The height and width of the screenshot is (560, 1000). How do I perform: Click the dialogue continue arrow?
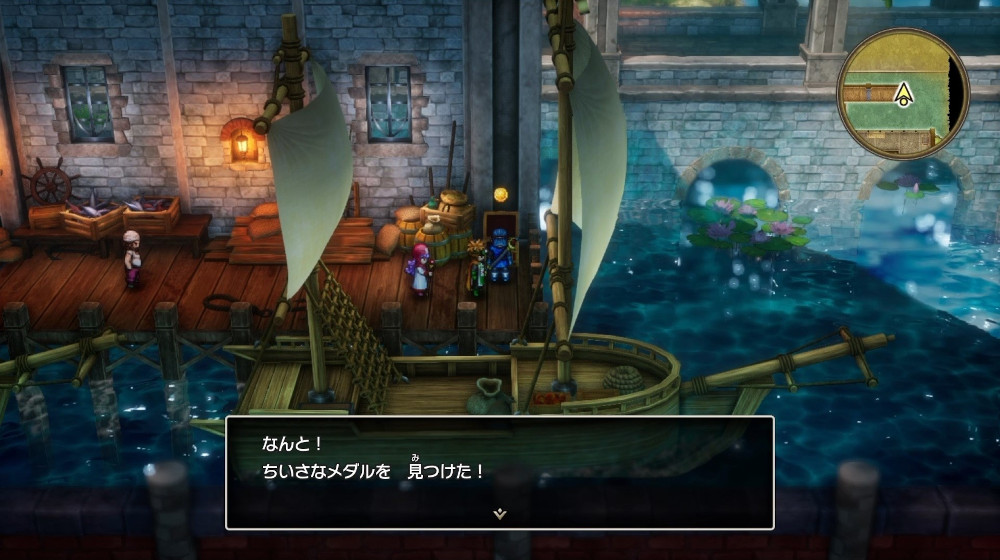point(500,513)
